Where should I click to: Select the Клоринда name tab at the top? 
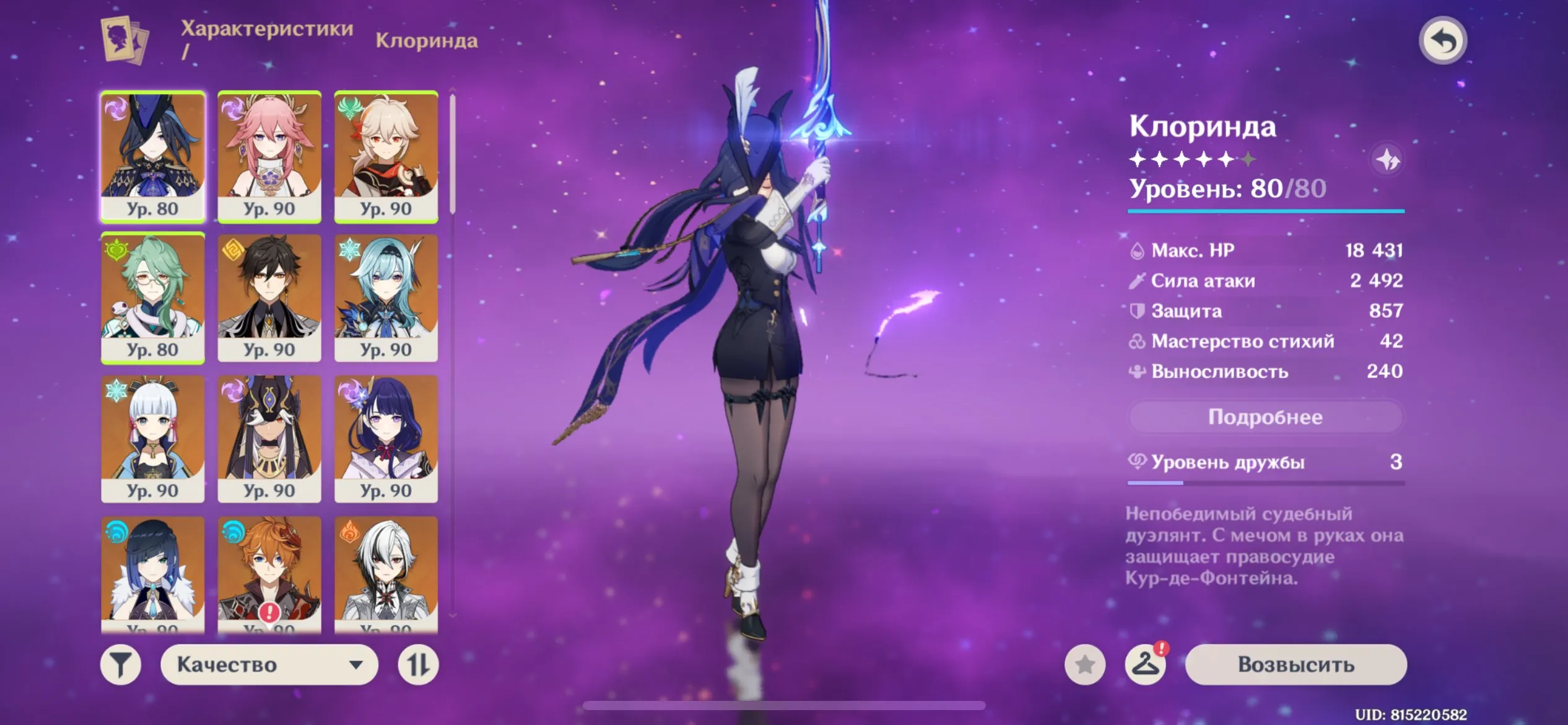426,42
